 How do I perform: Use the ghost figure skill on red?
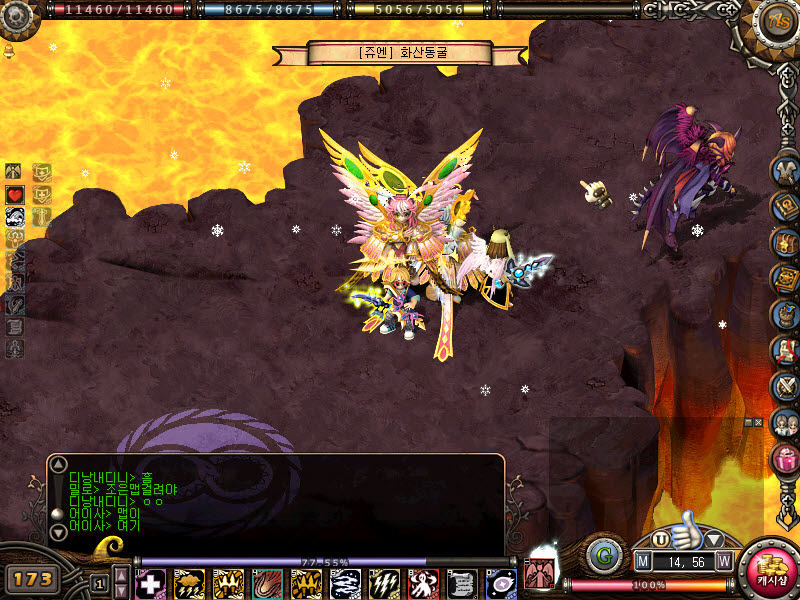(x=423, y=583)
